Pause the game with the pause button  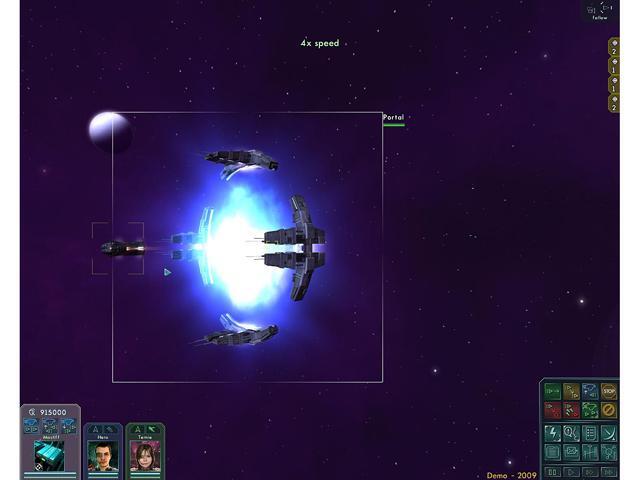pos(552,471)
